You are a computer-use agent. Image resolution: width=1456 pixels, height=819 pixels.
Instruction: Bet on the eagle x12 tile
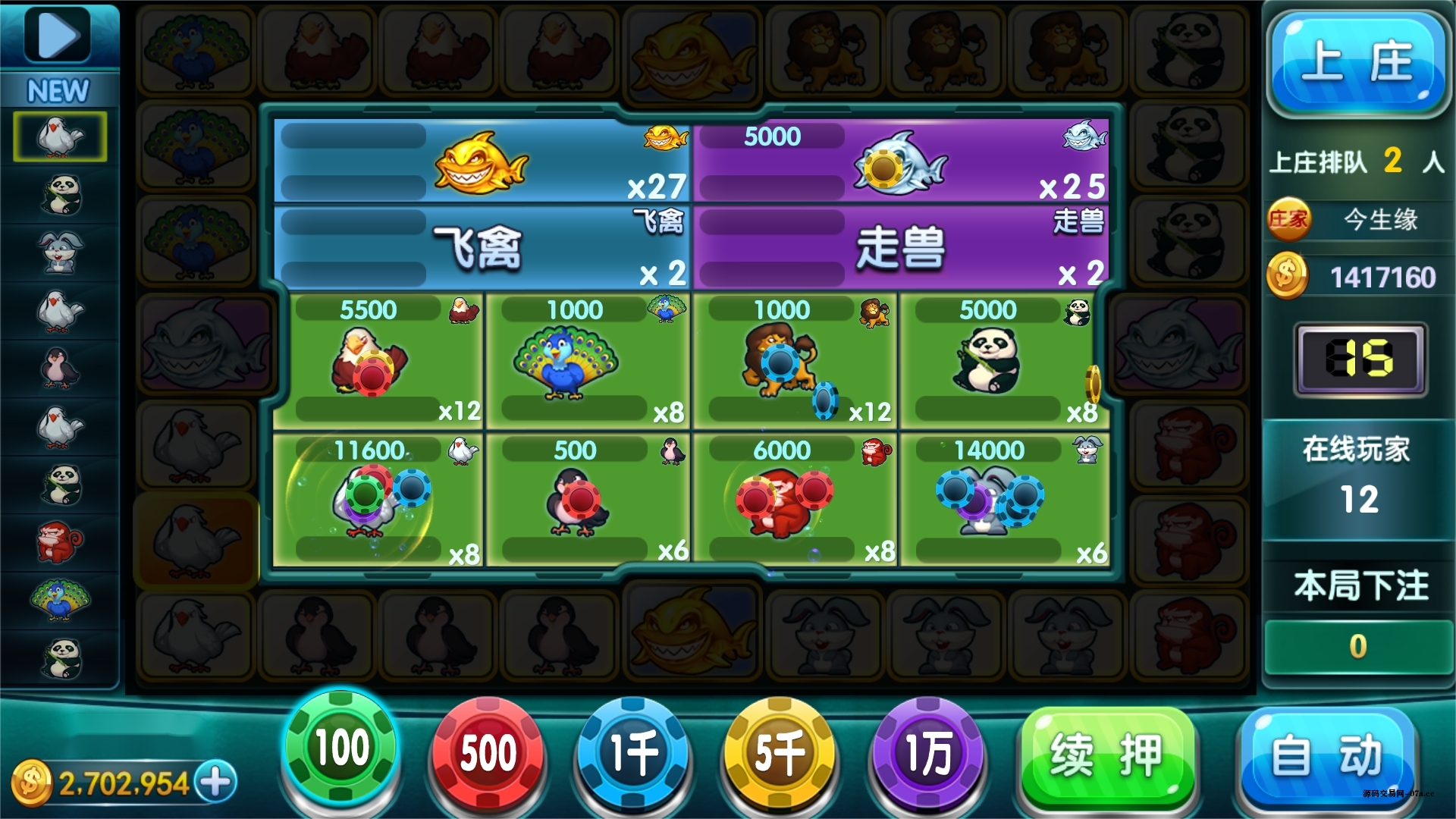pyautogui.click(x=378, y=361)
